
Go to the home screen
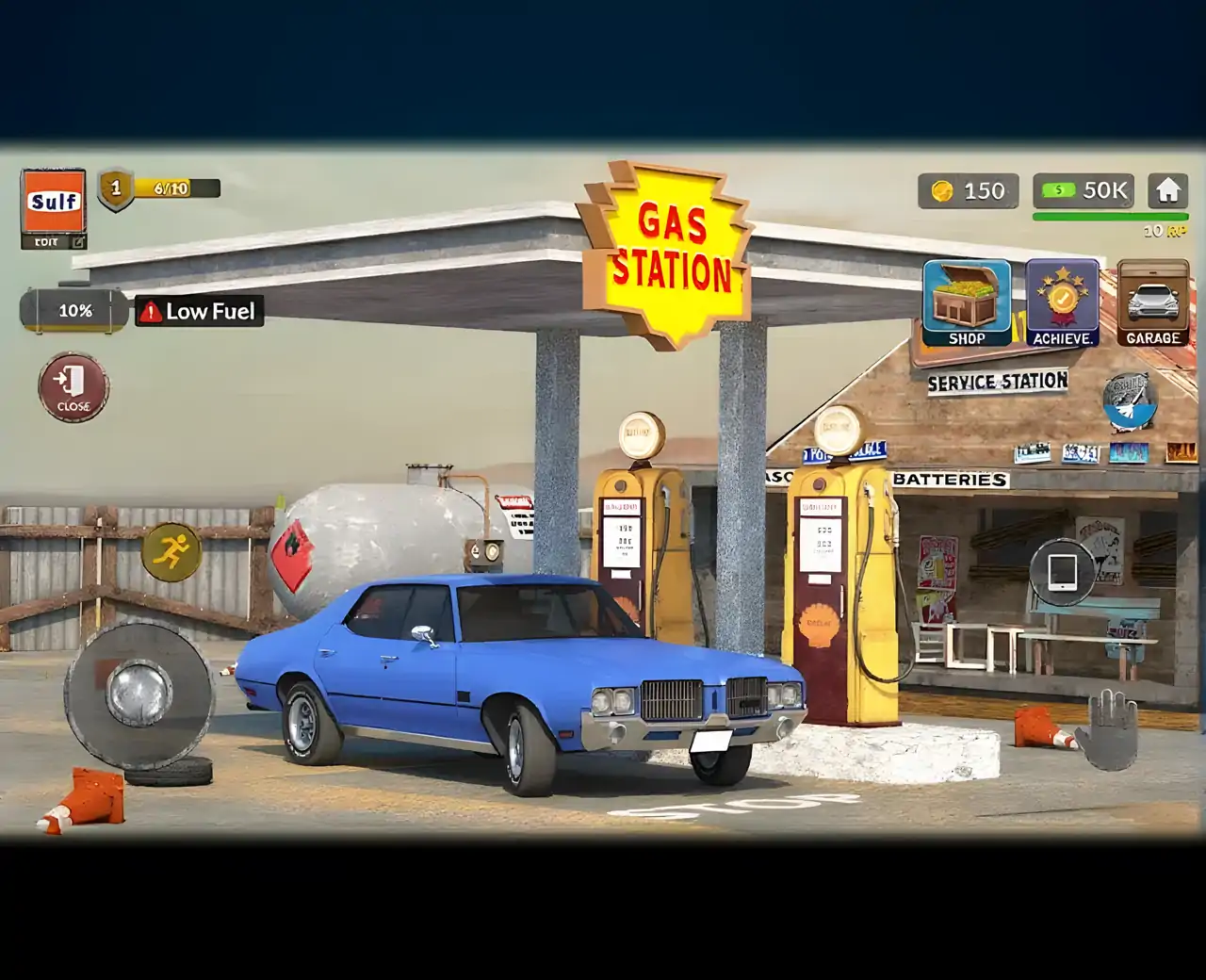pos(1167,191)
